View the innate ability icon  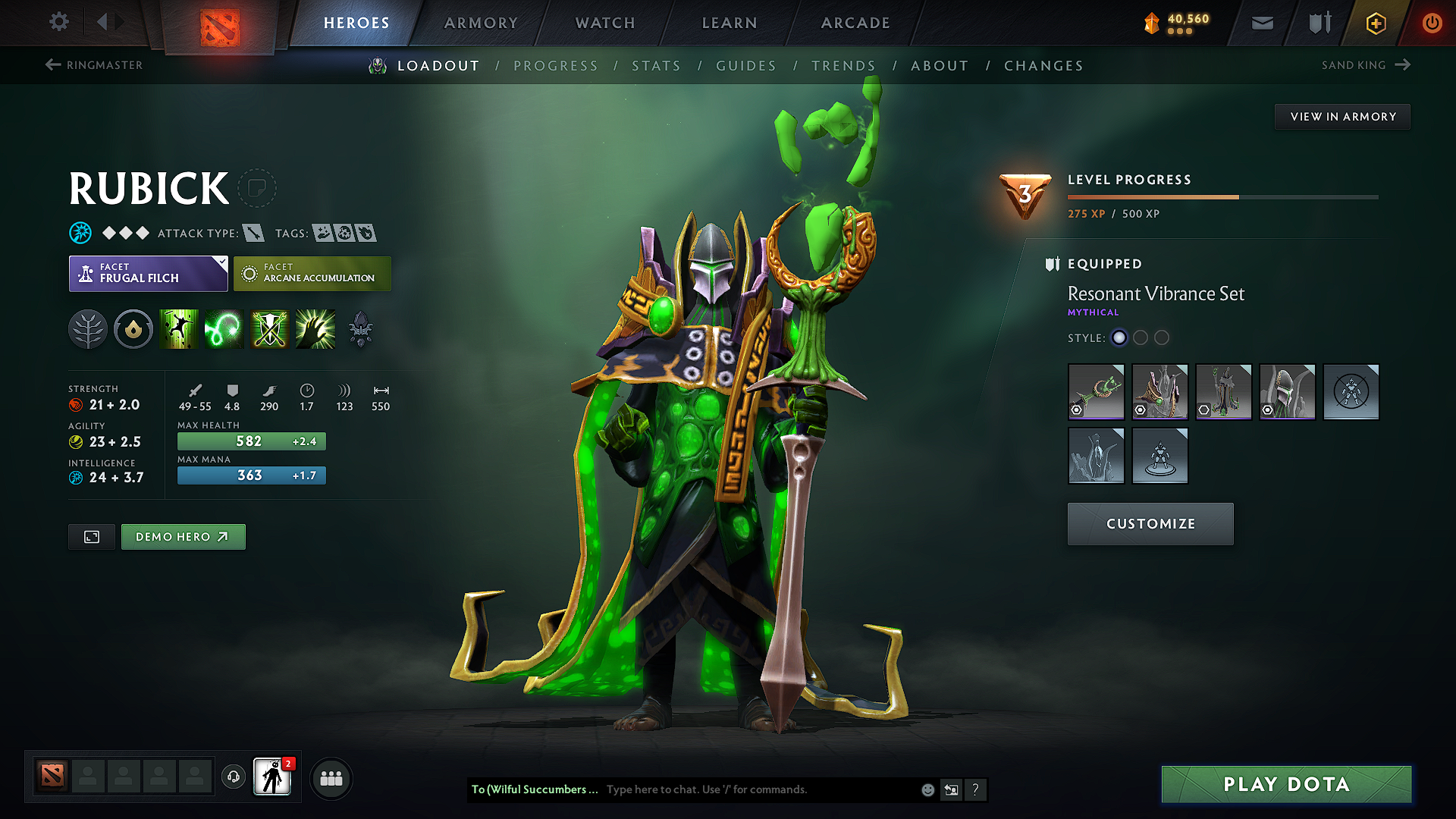[x=133, y=328]
